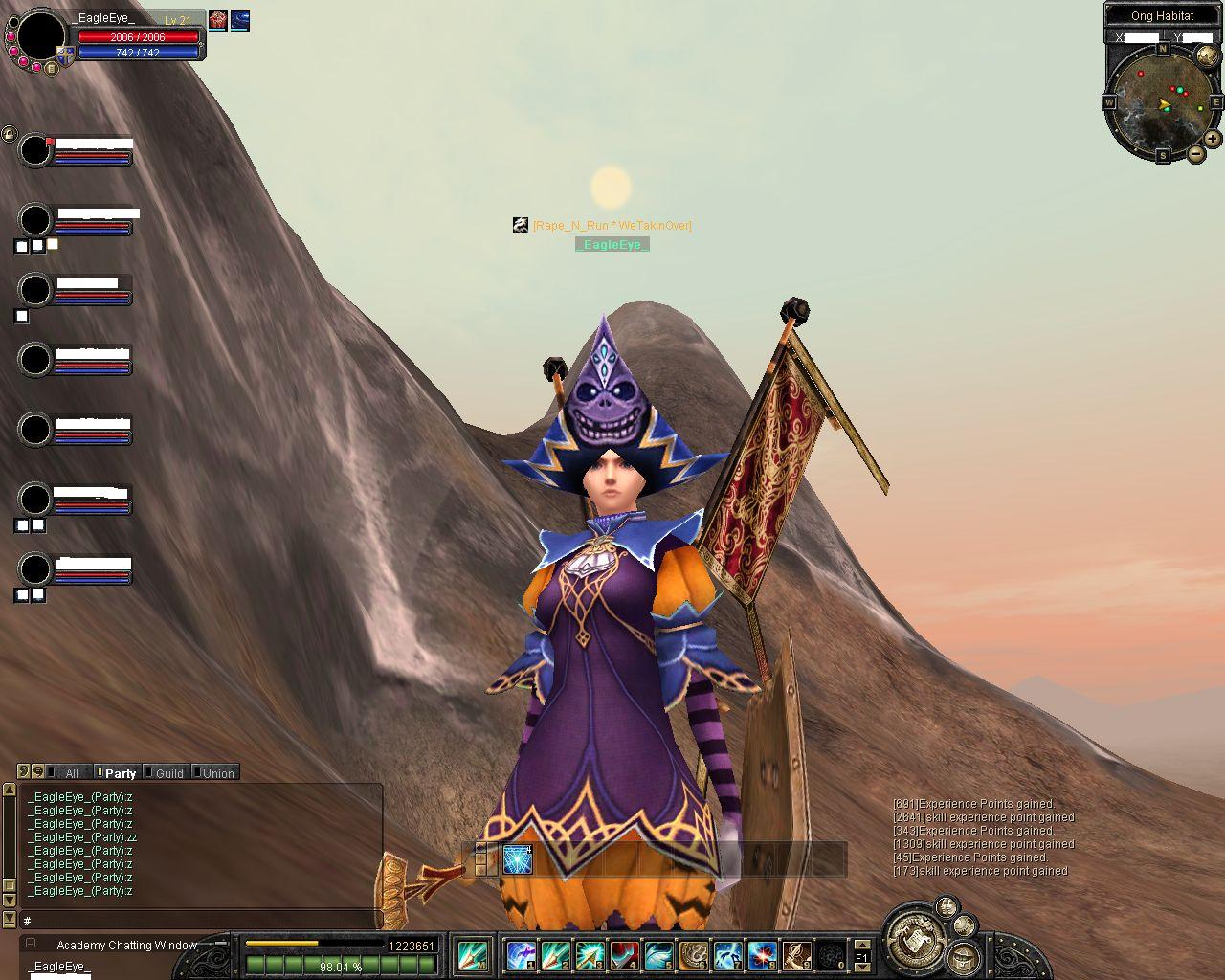The width and height of the screenshot is (1225, 980).
Task: Select the arrow attack icon marked M
Action: point(473,955)
